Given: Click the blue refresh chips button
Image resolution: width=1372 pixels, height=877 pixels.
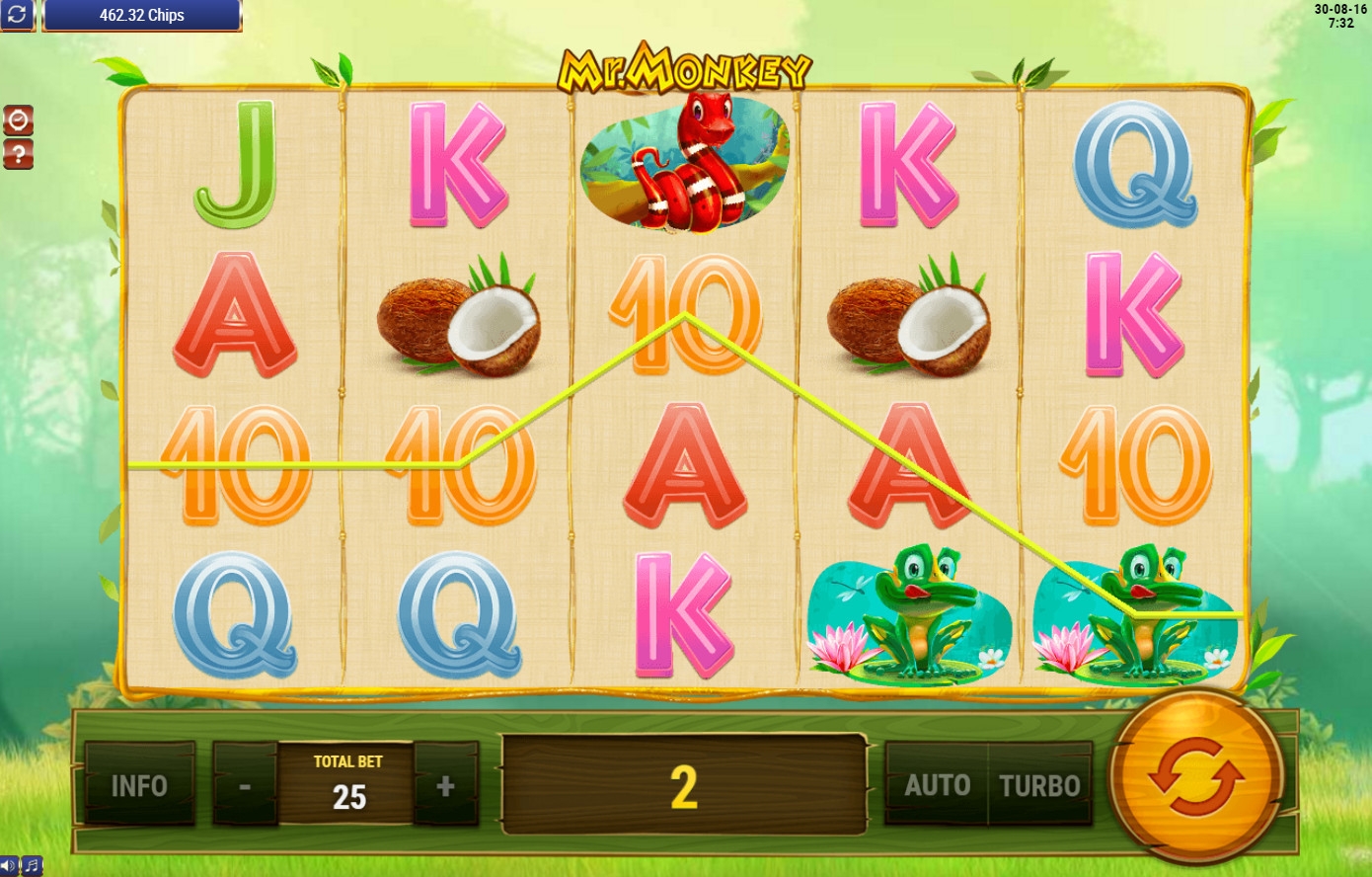Looking at the screenshot, I should 18,15.
